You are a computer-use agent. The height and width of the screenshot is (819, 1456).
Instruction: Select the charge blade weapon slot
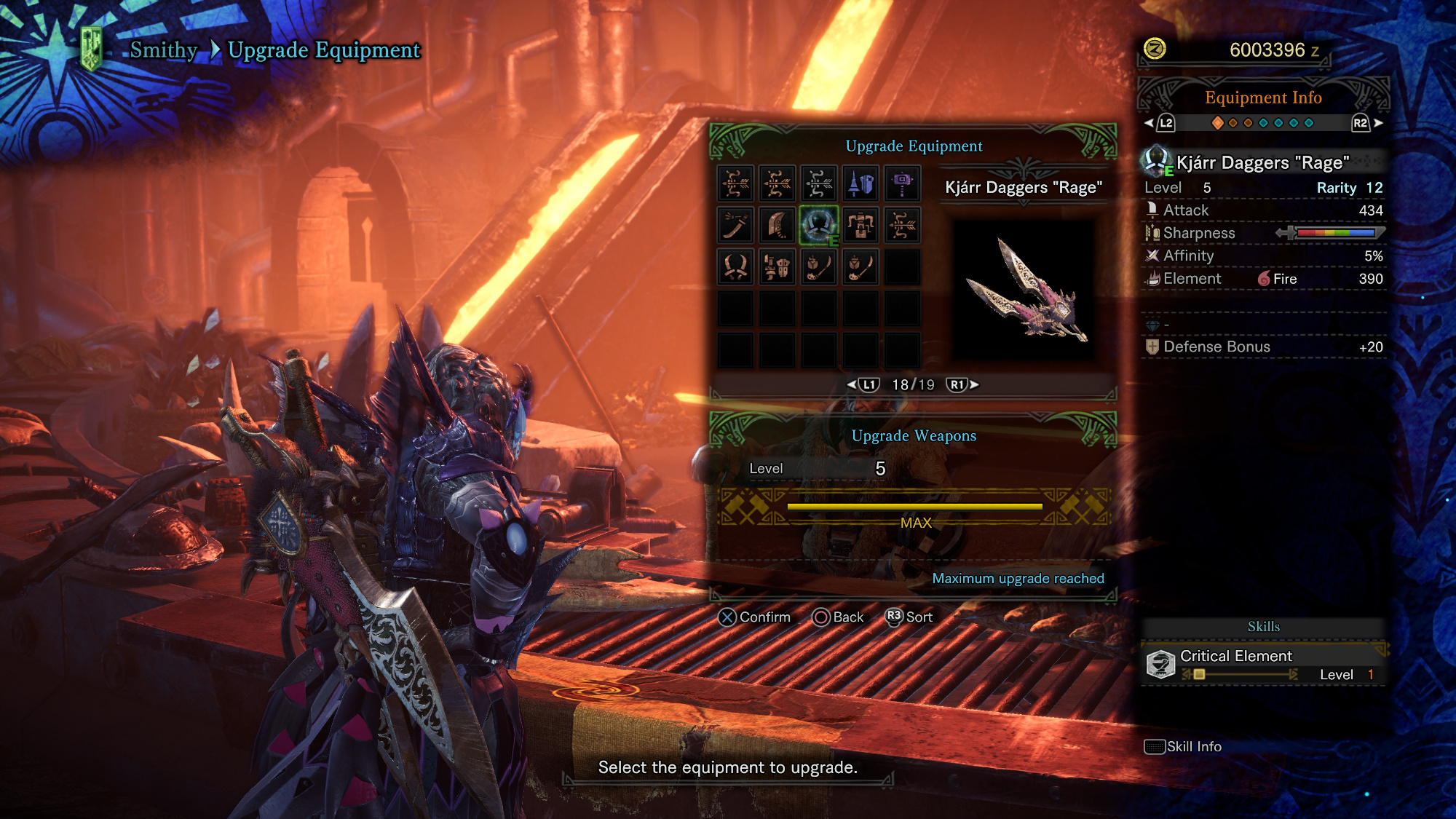777,266
